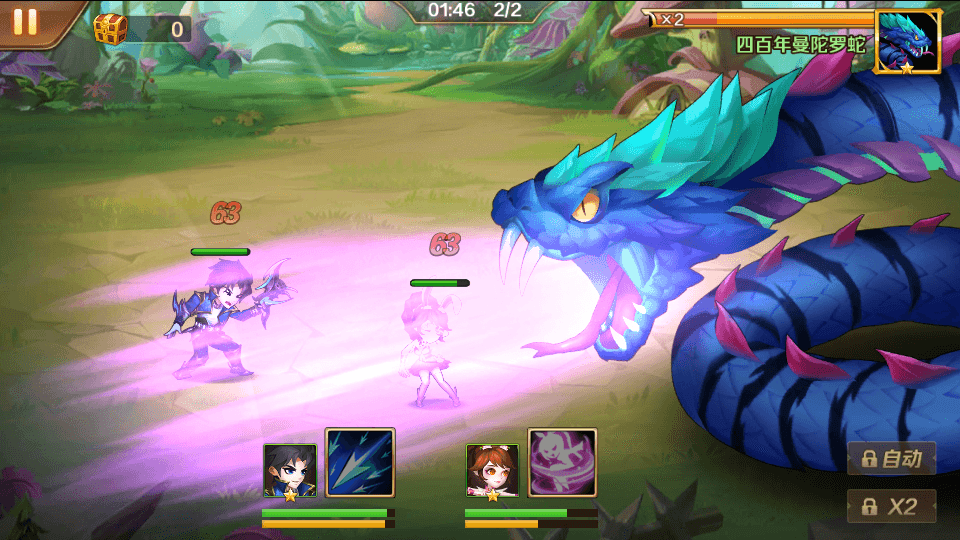Pause the battle
Screen dimensions: 960x540
pos(25,22)
